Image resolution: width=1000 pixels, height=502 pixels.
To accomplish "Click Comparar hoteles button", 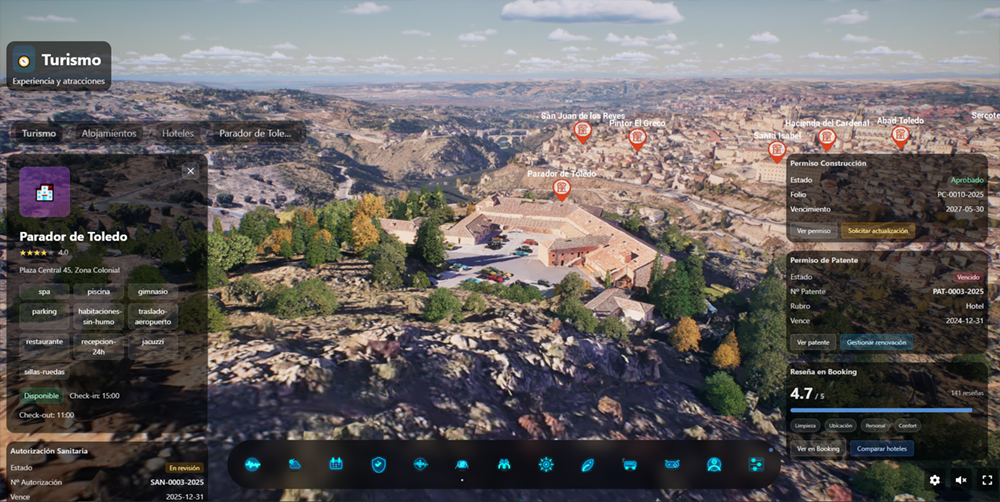I will coord(881,449).
